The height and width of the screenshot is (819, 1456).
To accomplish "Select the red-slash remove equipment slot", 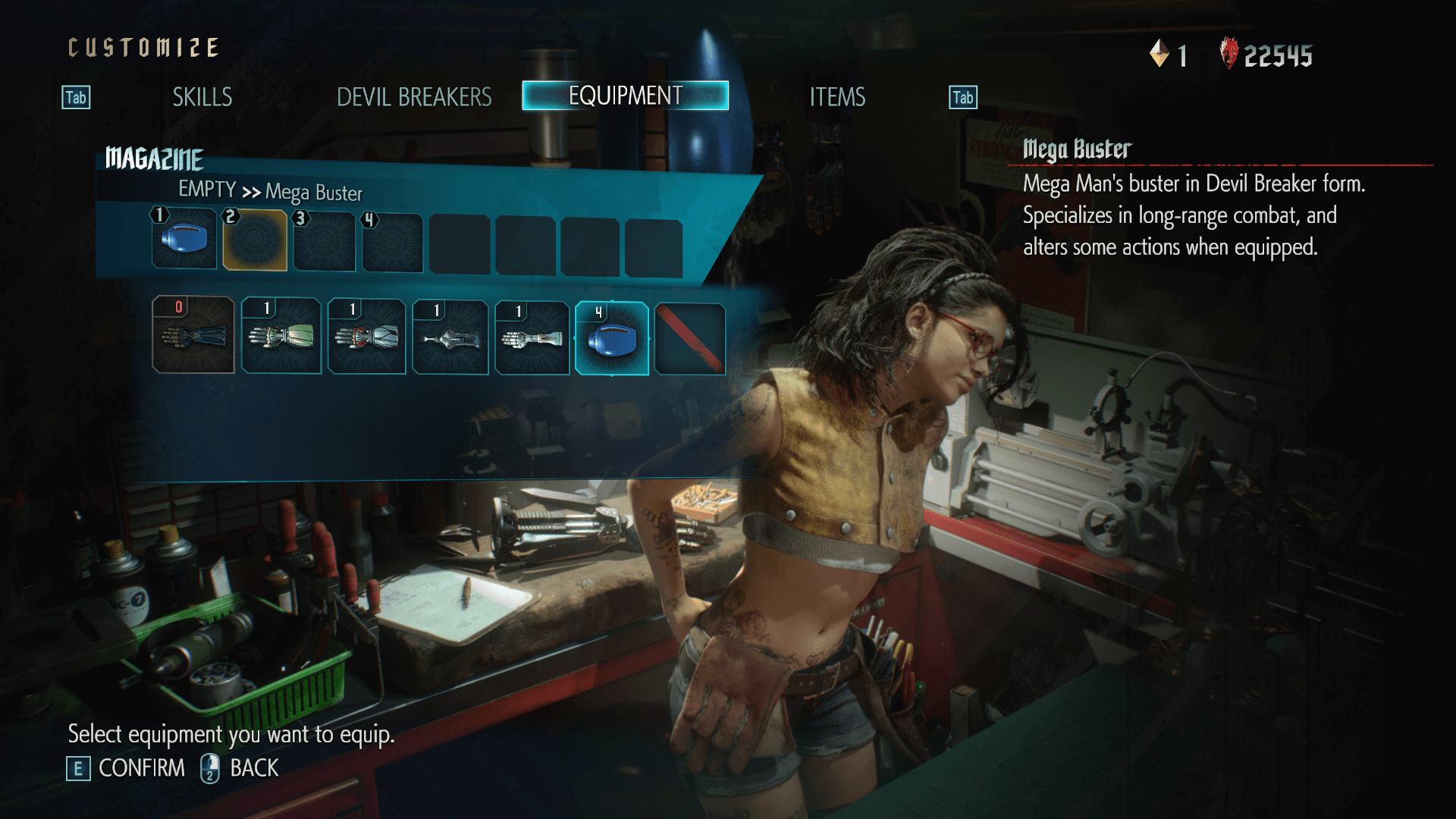I will pyautogui.click(x=690, y=339).
